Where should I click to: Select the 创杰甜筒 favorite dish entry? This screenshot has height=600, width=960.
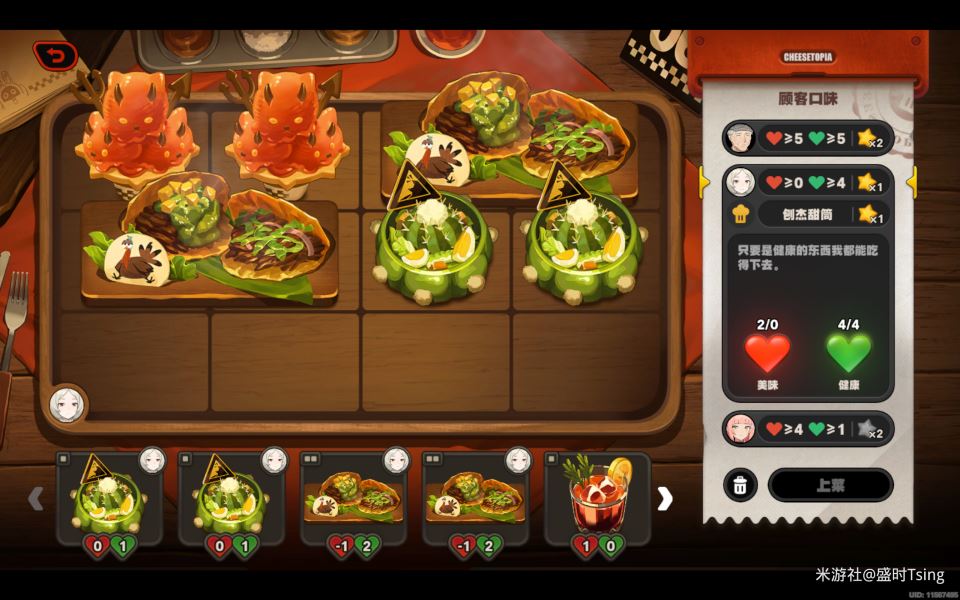coord(808,213)
